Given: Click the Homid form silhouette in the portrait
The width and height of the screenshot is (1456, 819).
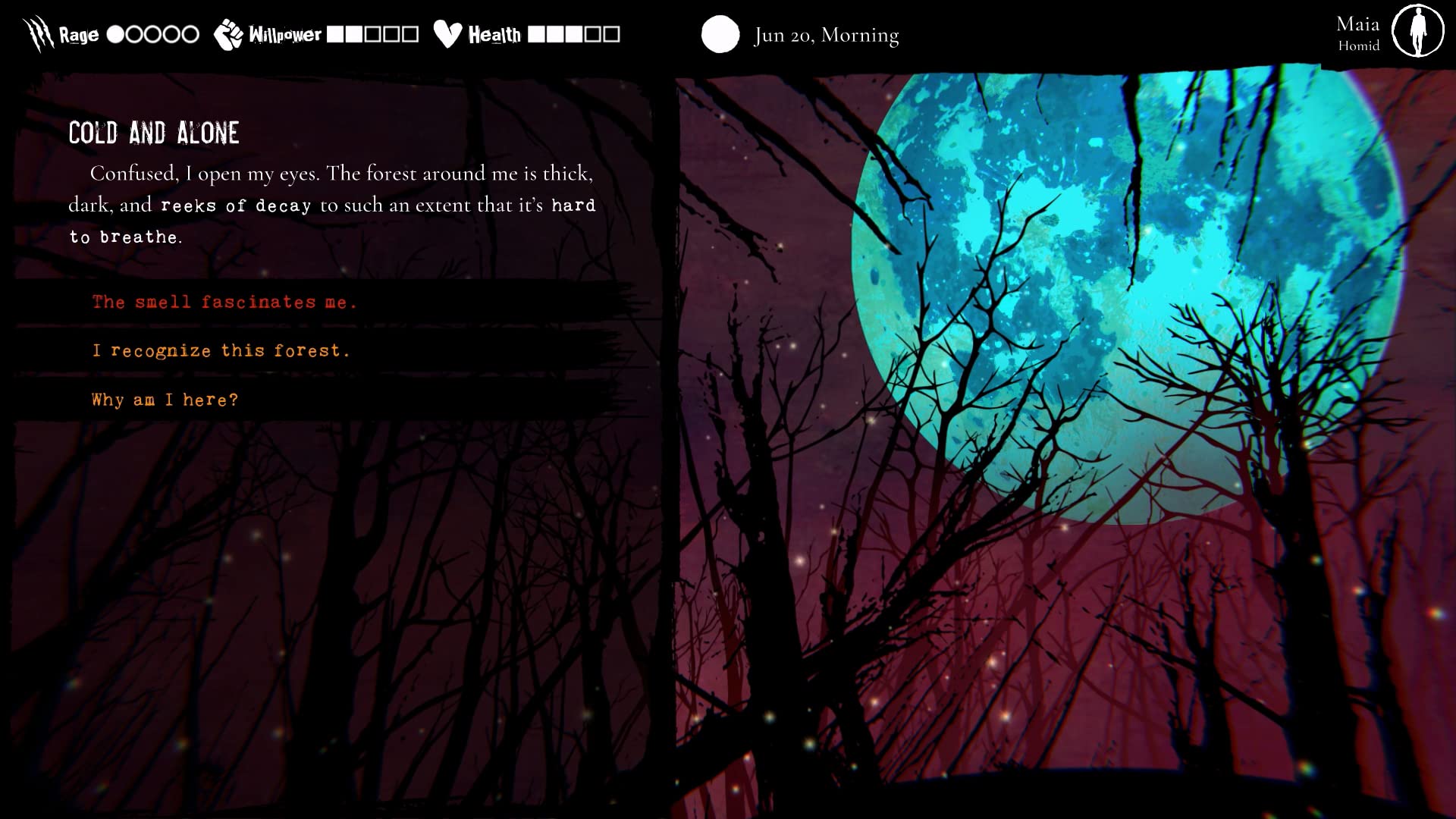Looking at the screenshot, I should pos(1417,32).
